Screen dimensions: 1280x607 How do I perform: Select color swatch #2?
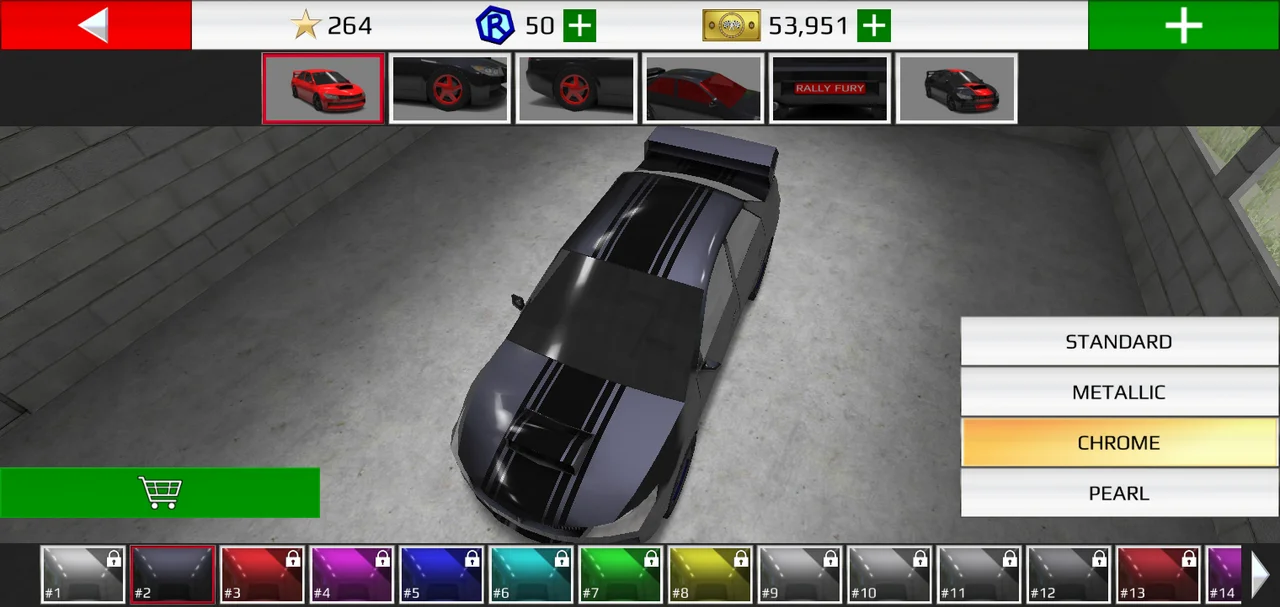(173, 575)
